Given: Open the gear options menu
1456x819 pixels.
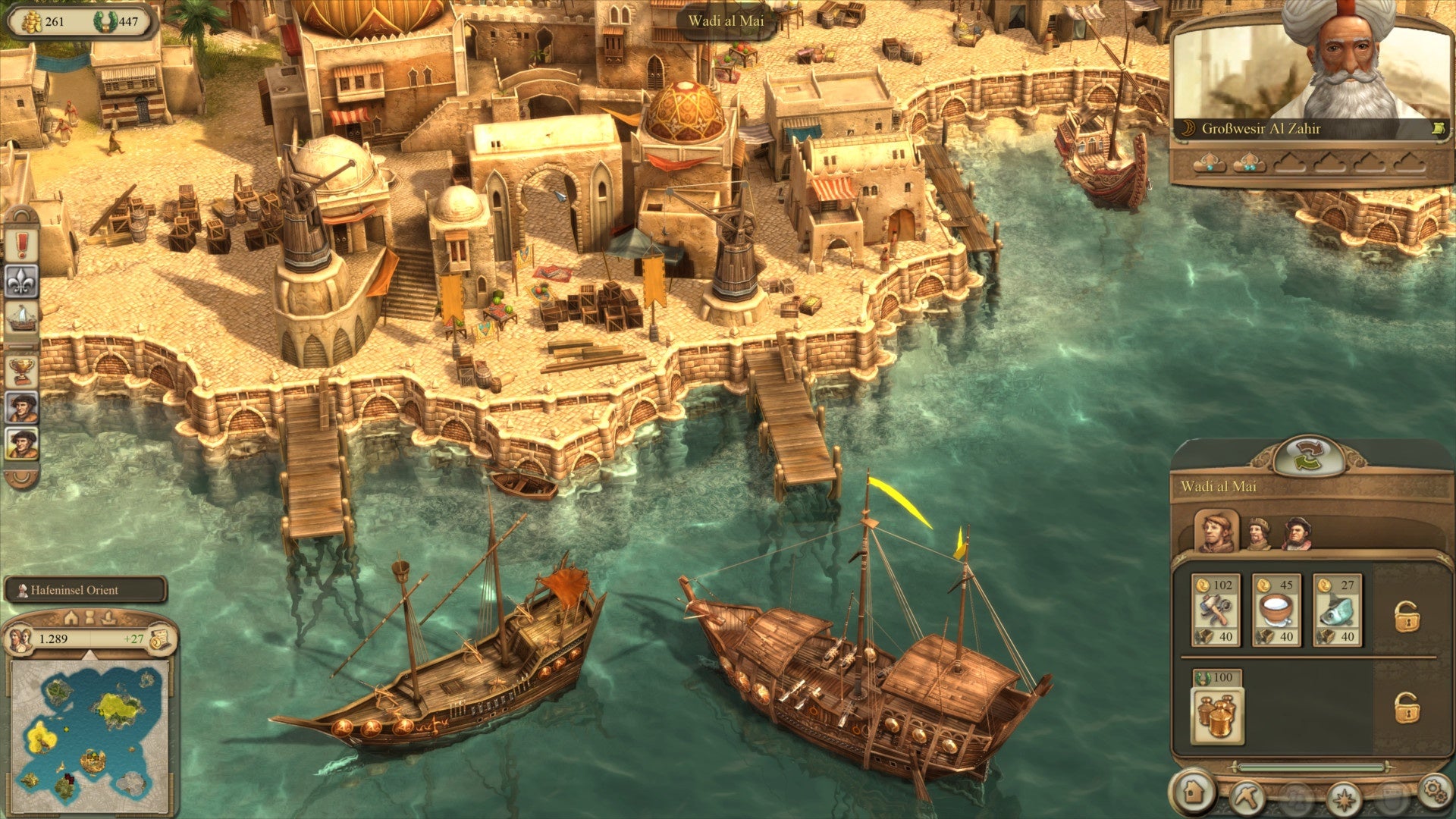Looking at the screenshot, I should click(1433, 790).
